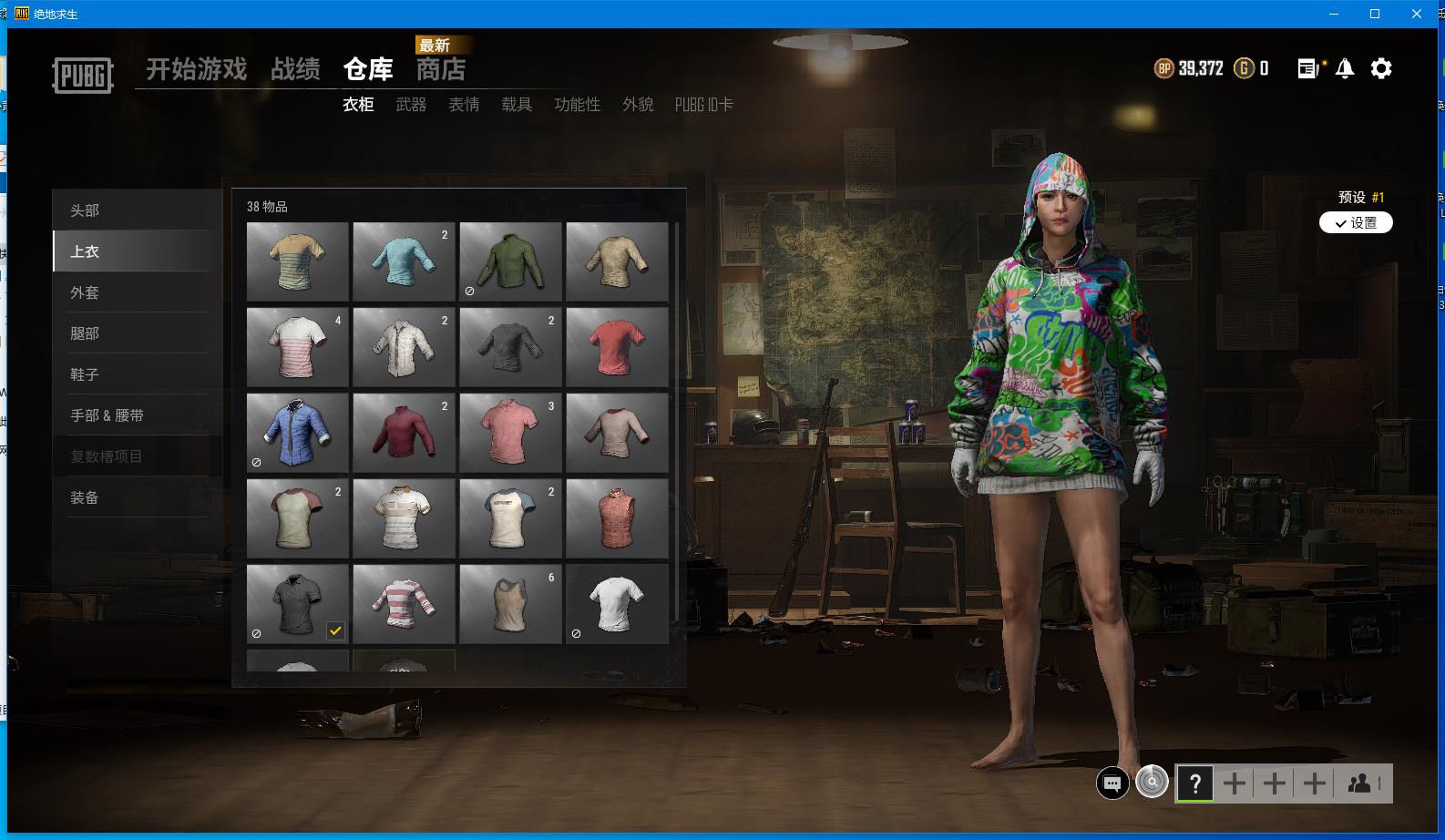This screenshot has height=840, width=1445.
Task: Open the 载具 vehicles sub-tab
Action: point(517,105)
